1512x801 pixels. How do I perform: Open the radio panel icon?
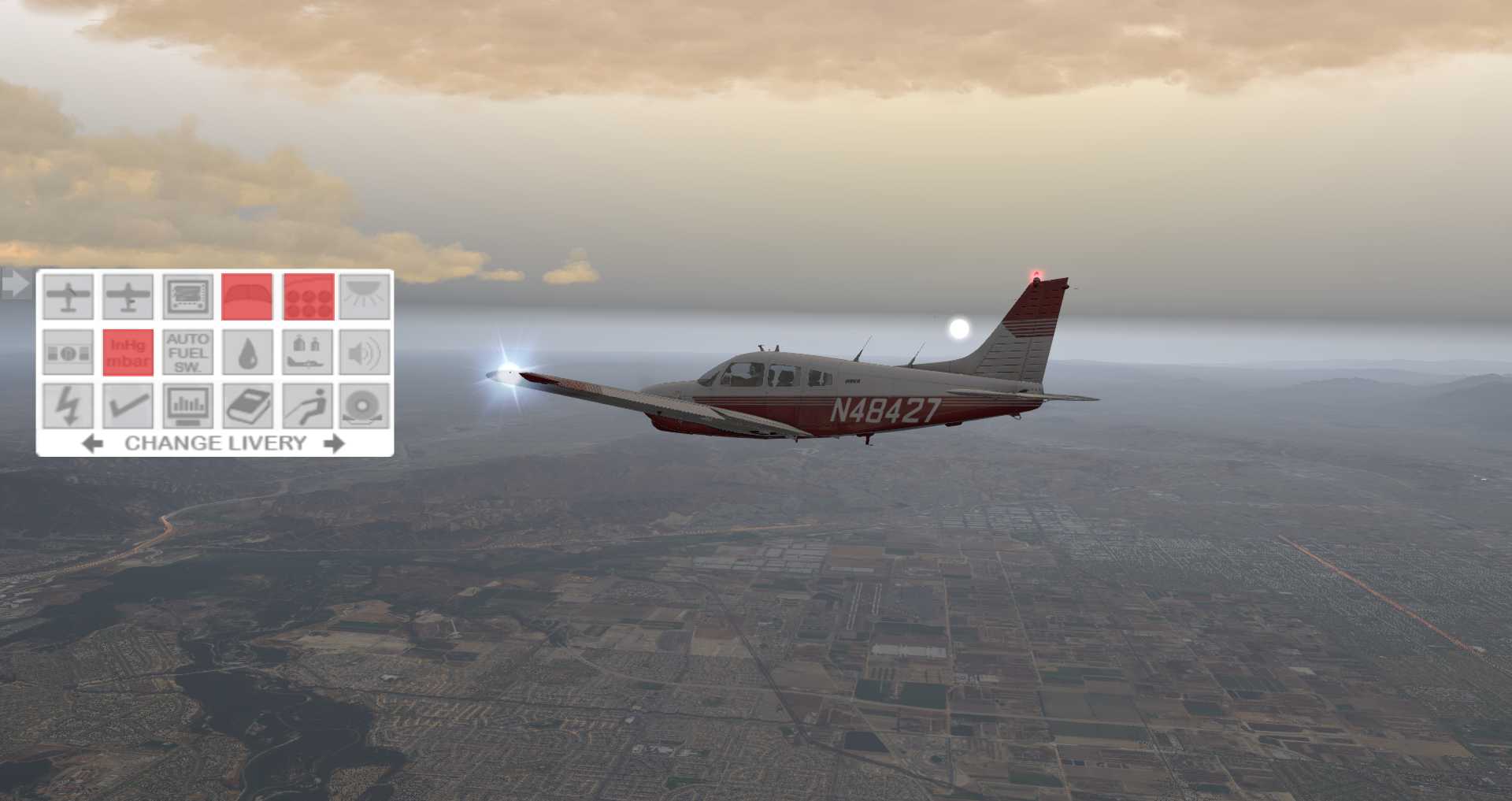68,352
